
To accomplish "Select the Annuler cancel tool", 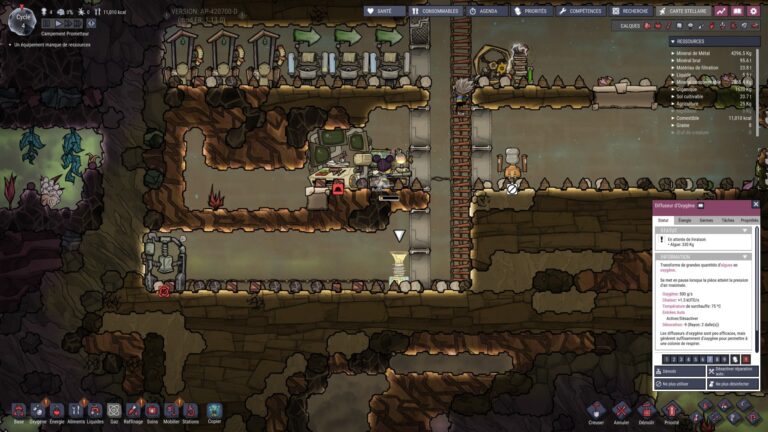I will coord(621,411).
